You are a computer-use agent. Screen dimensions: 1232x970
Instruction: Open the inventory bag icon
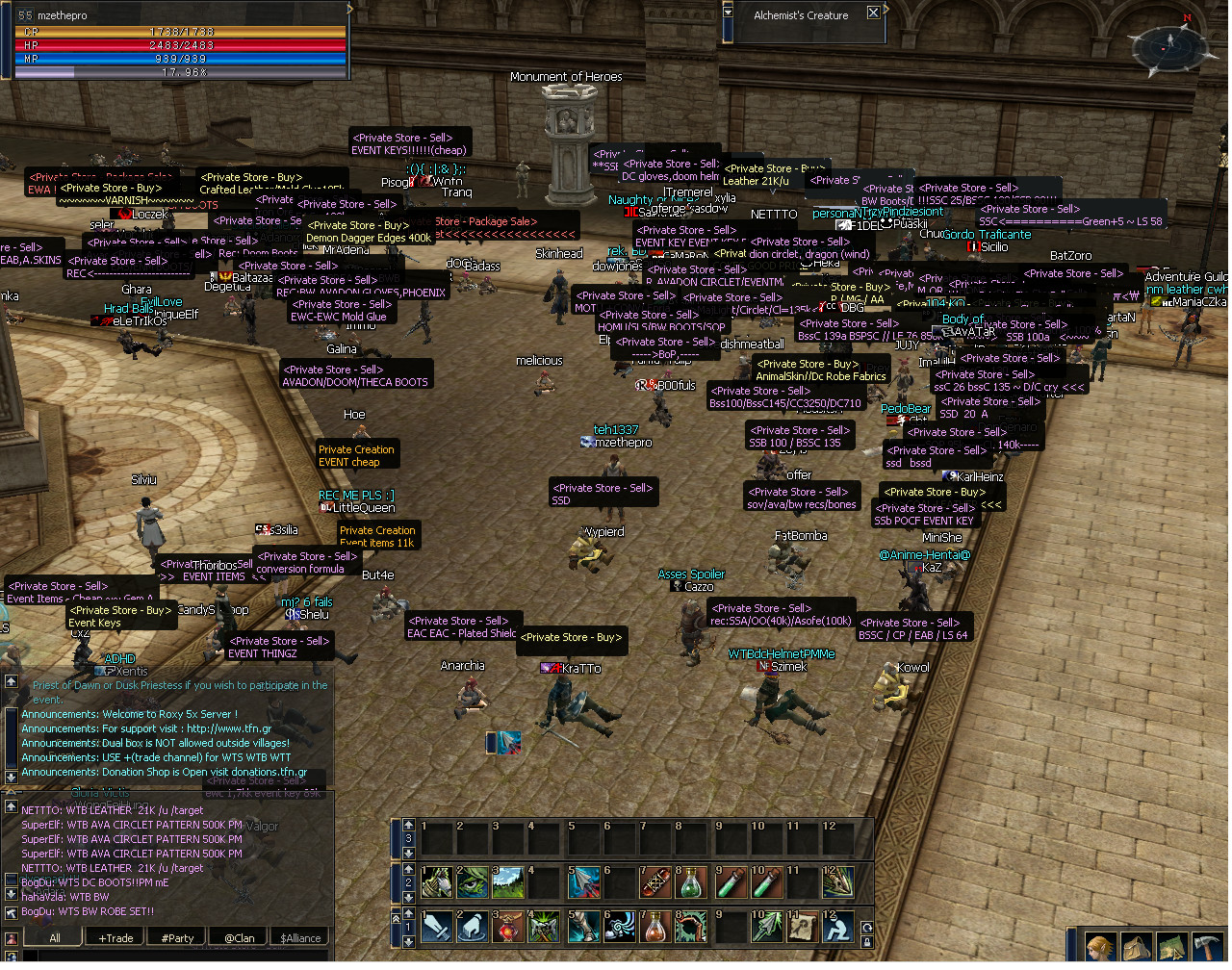tap(1137, 947)
